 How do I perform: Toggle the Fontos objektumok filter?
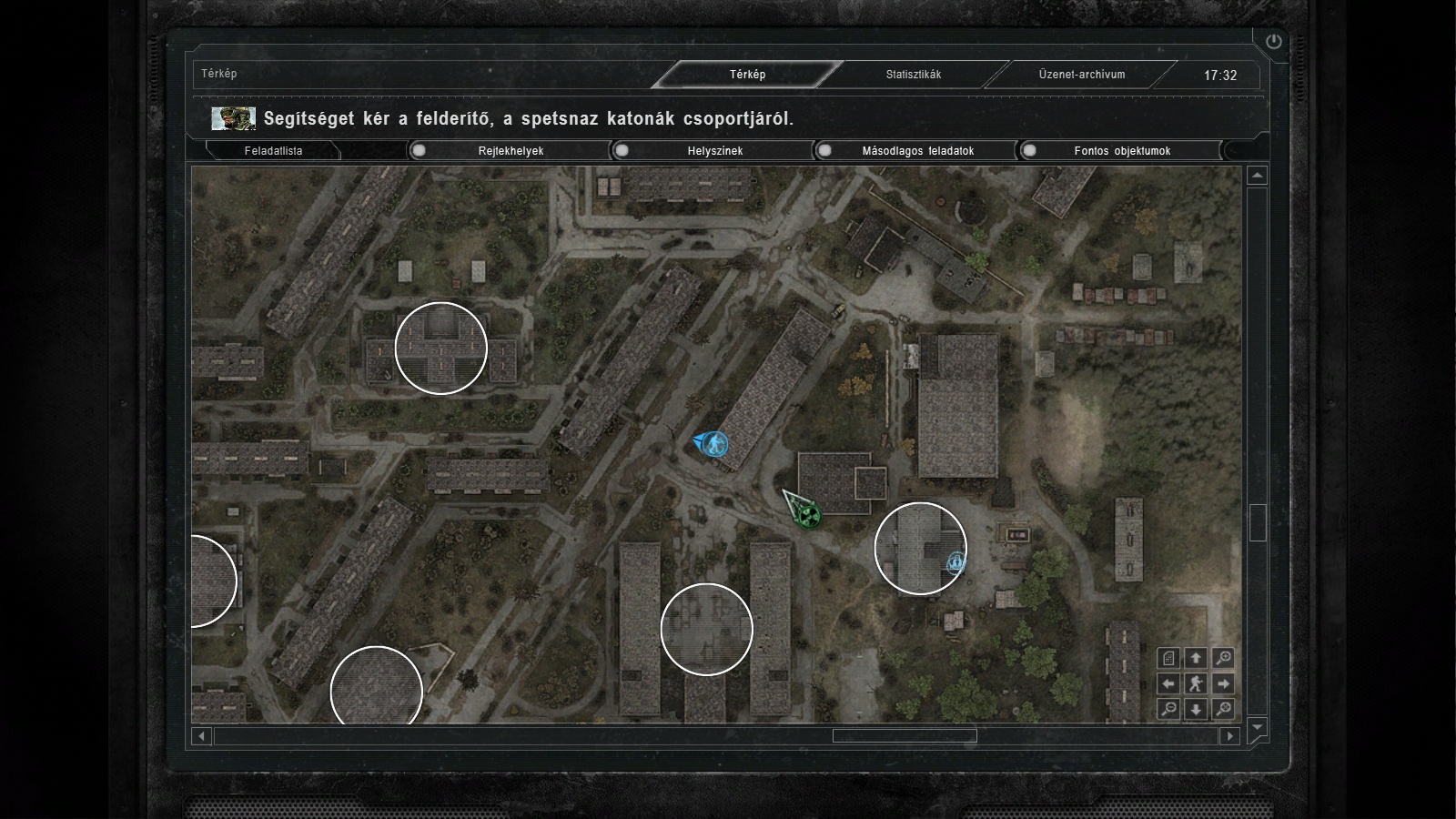click(x=1121, y=151)
